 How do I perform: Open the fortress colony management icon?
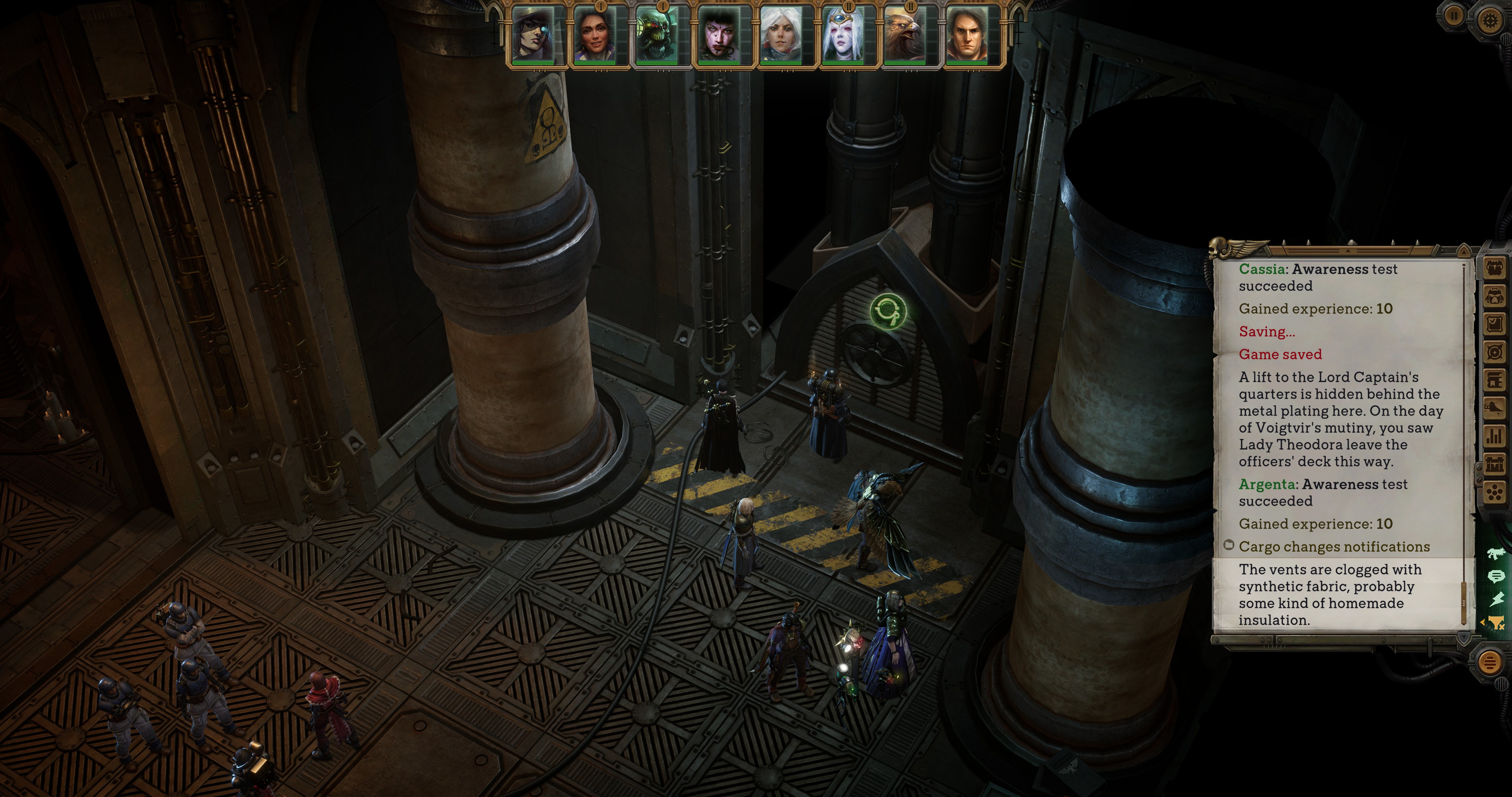1494,464
